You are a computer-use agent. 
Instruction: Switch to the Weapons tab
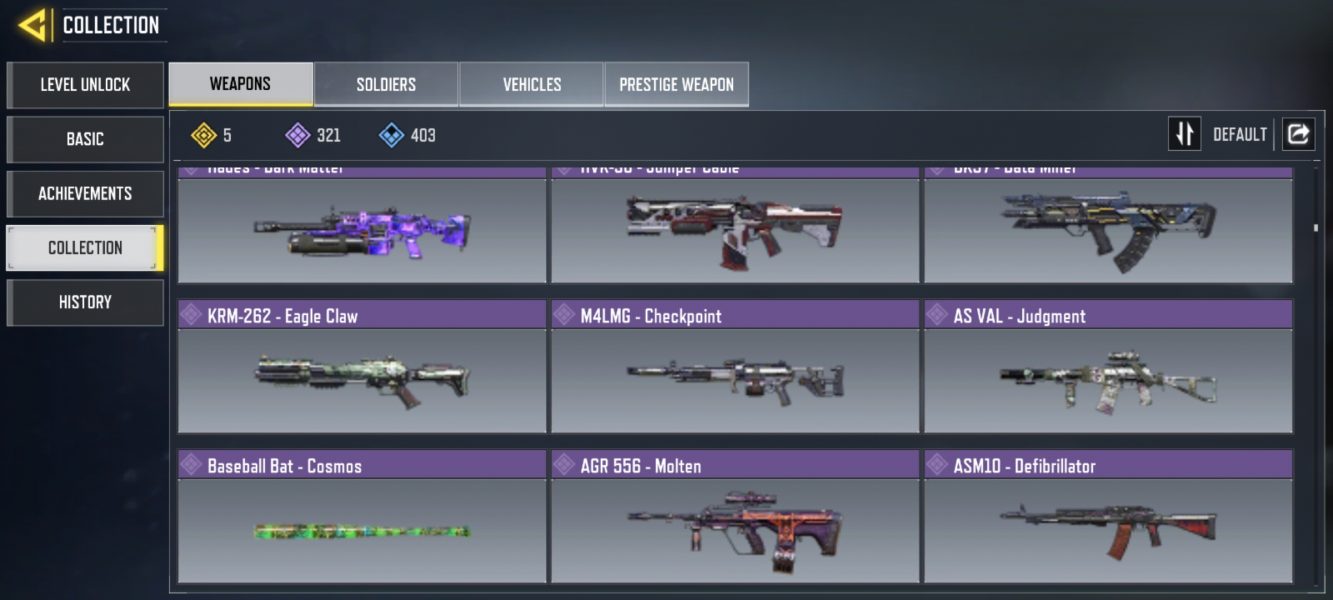[x=240, y=84]
